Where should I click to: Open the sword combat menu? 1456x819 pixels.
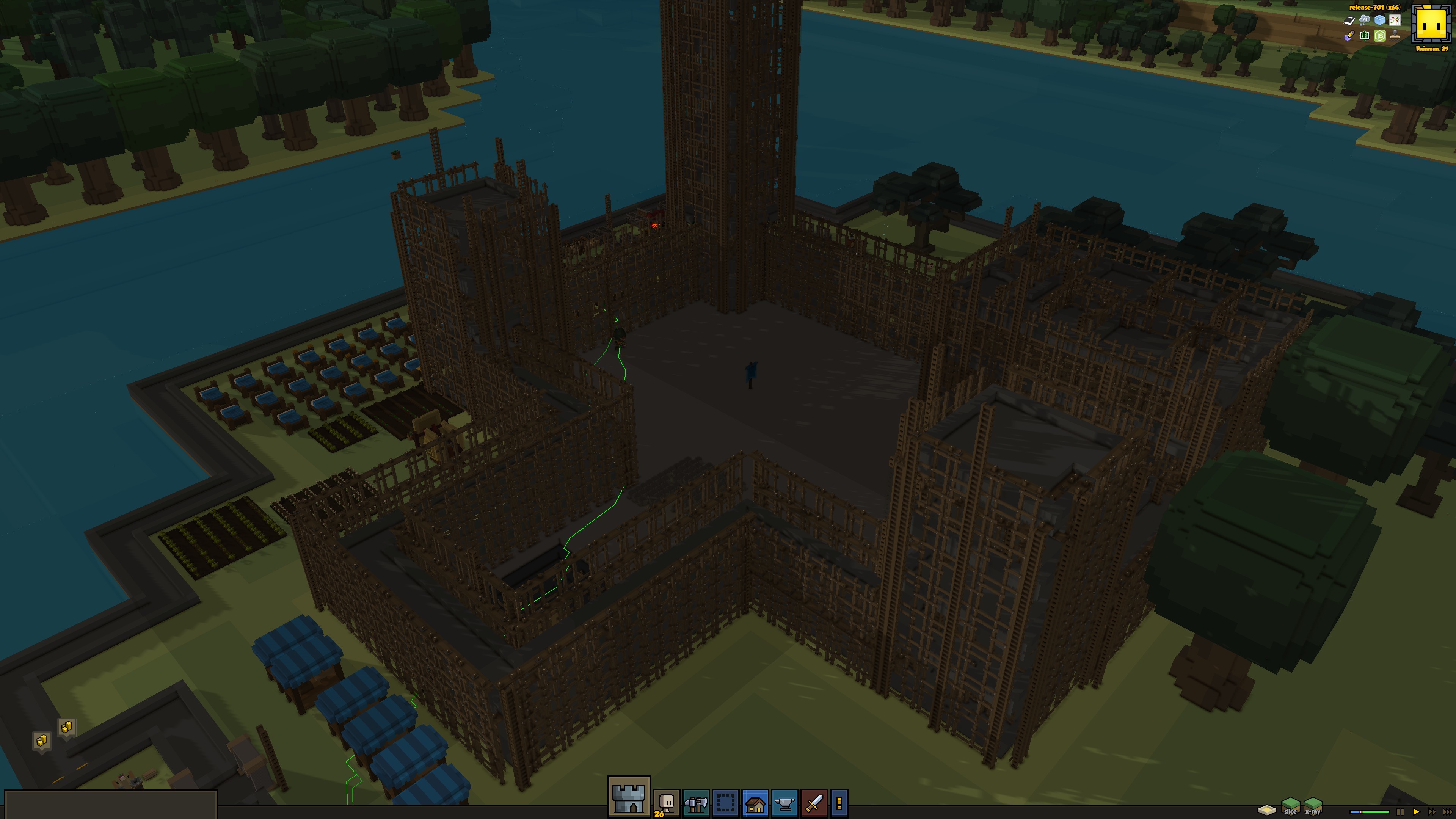[814, 803]
